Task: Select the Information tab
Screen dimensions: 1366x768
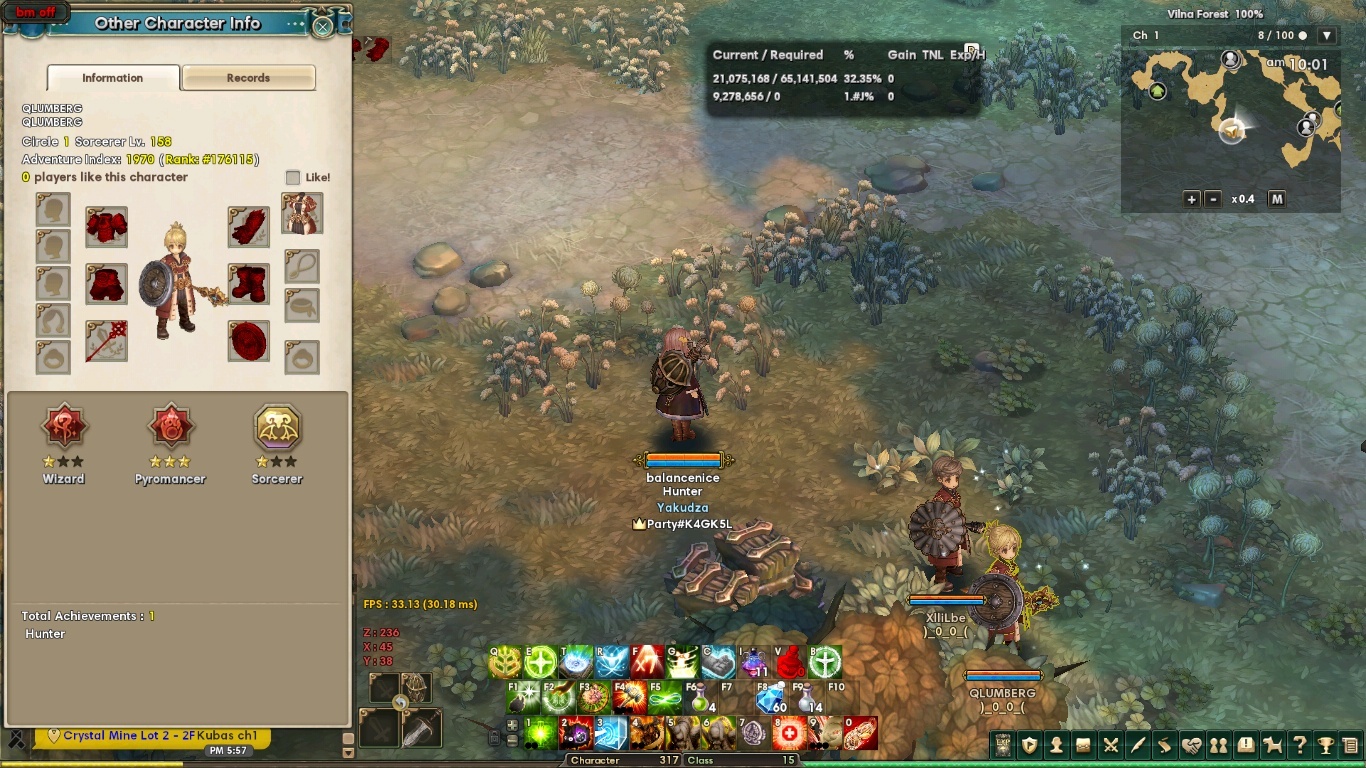Action: [113, 78]
